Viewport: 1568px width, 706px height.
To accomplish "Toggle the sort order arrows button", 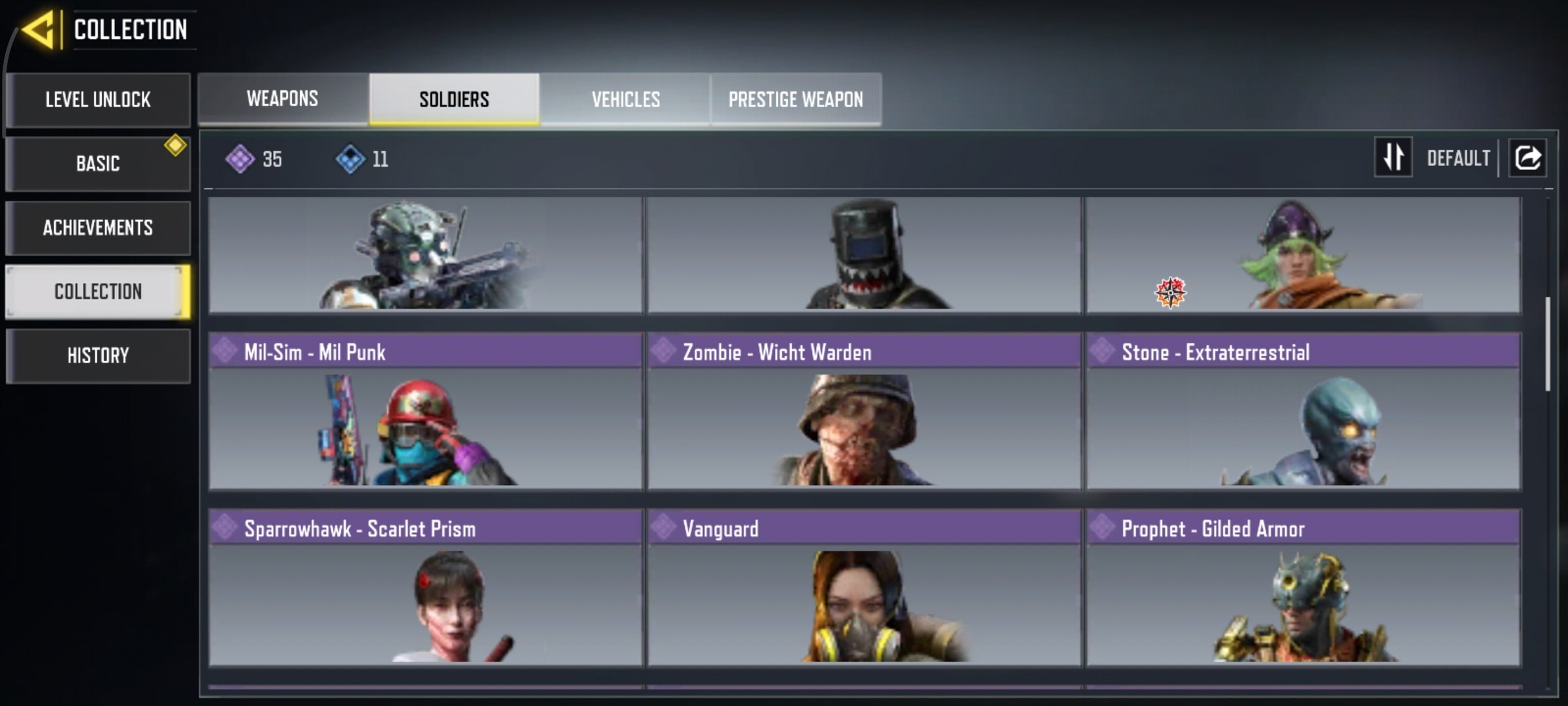I will tap(1393, 158).
